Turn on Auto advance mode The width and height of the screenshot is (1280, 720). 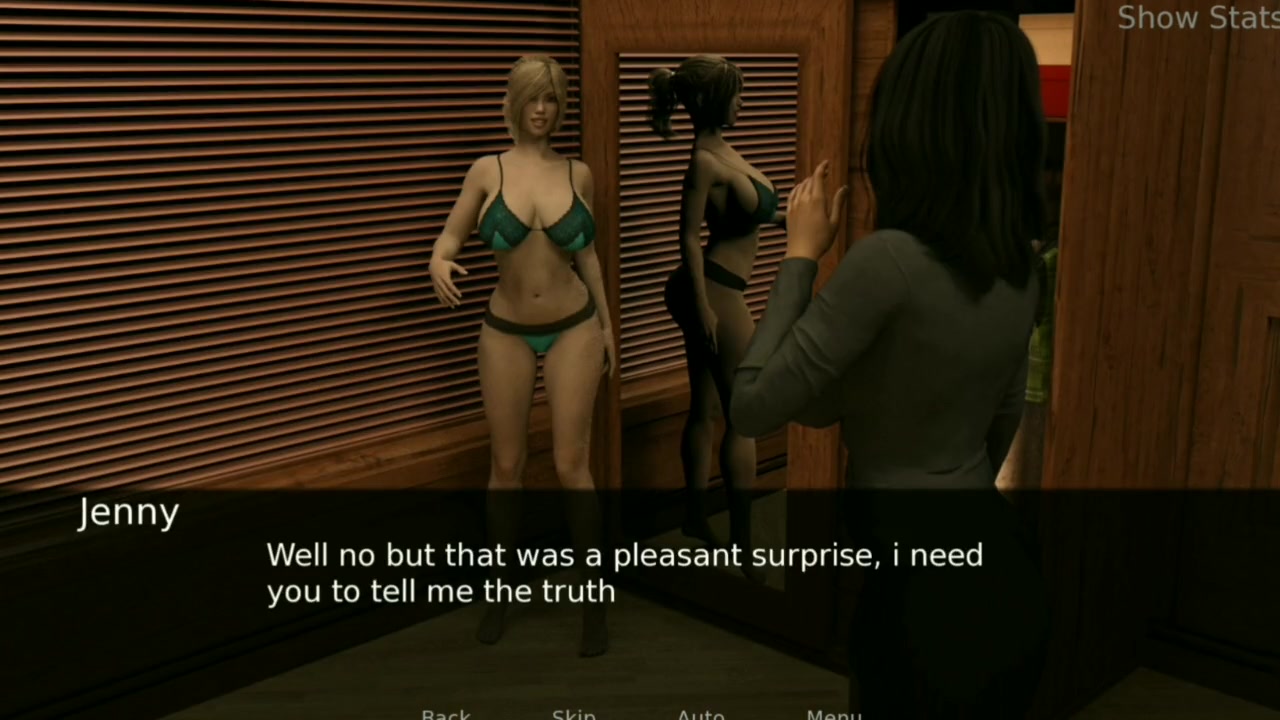click(700, 714)
